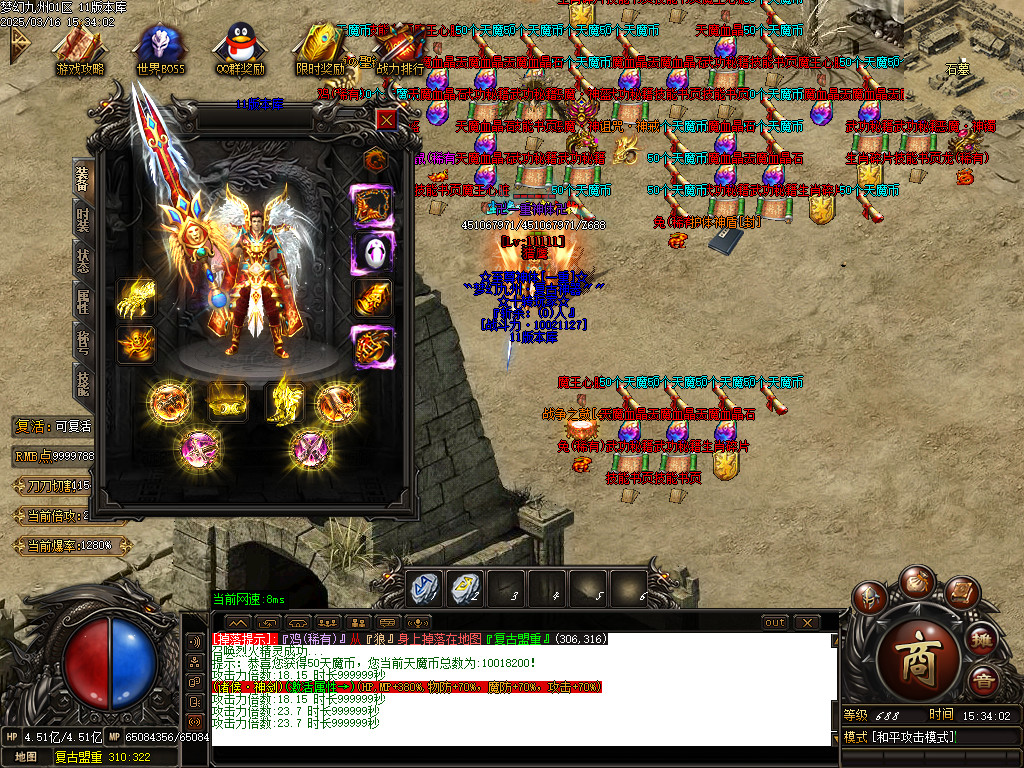Open the 限时奖励 timed rewards

320,50
